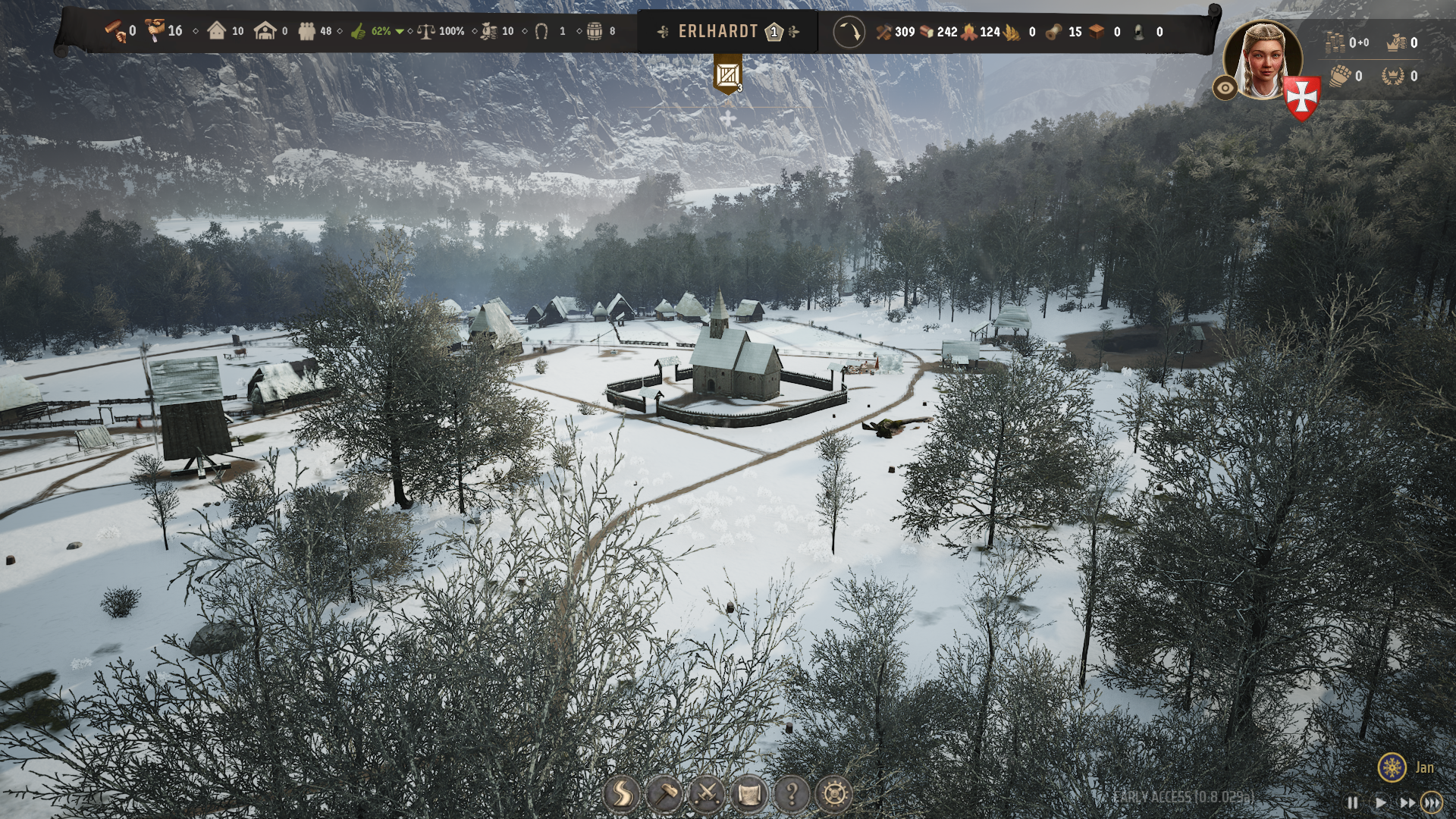This screenshot has width=1456, height=819.
Task: Select the red cross coat of arms
Action: point(1303,99)
